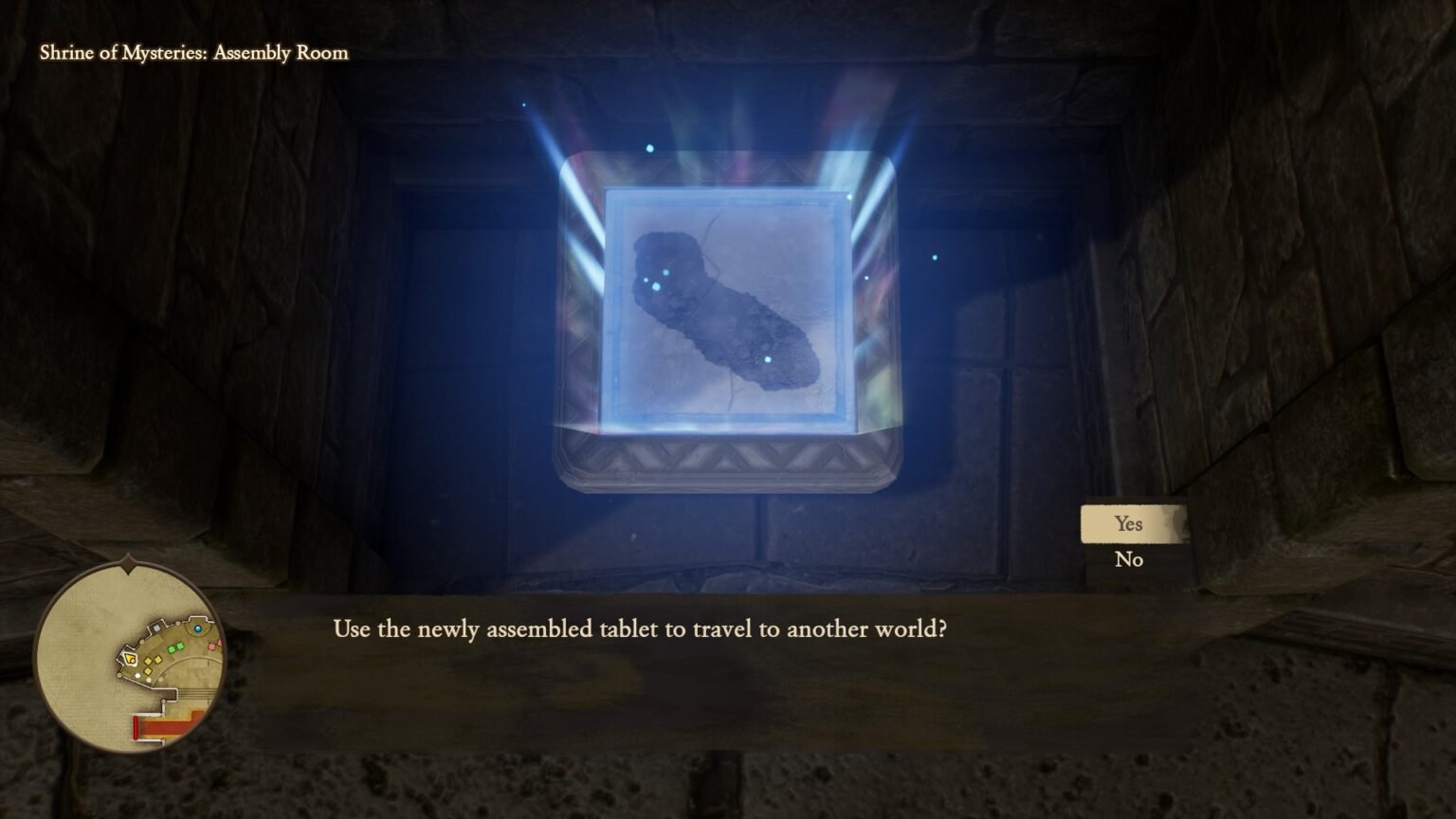Click the north indicator notch atop the minimap

(x=129, y=570)
